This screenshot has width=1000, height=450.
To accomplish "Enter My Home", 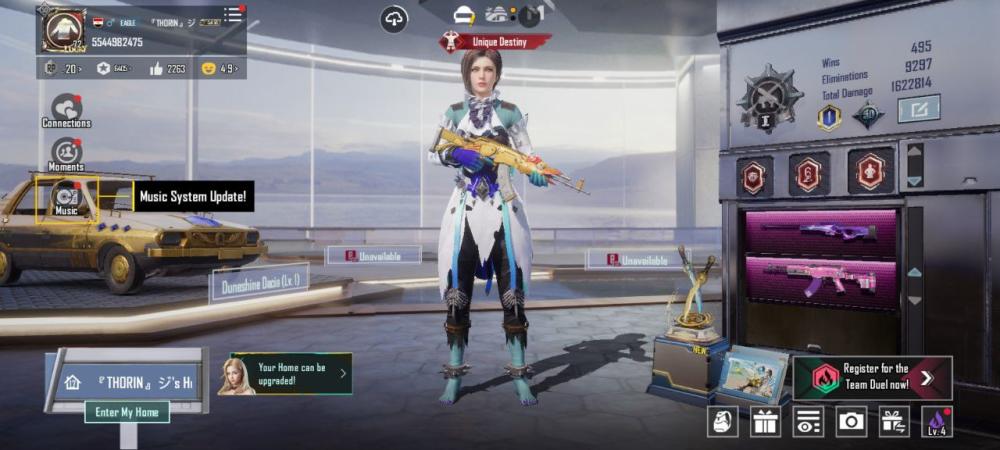I will click(x=126, y=412).
